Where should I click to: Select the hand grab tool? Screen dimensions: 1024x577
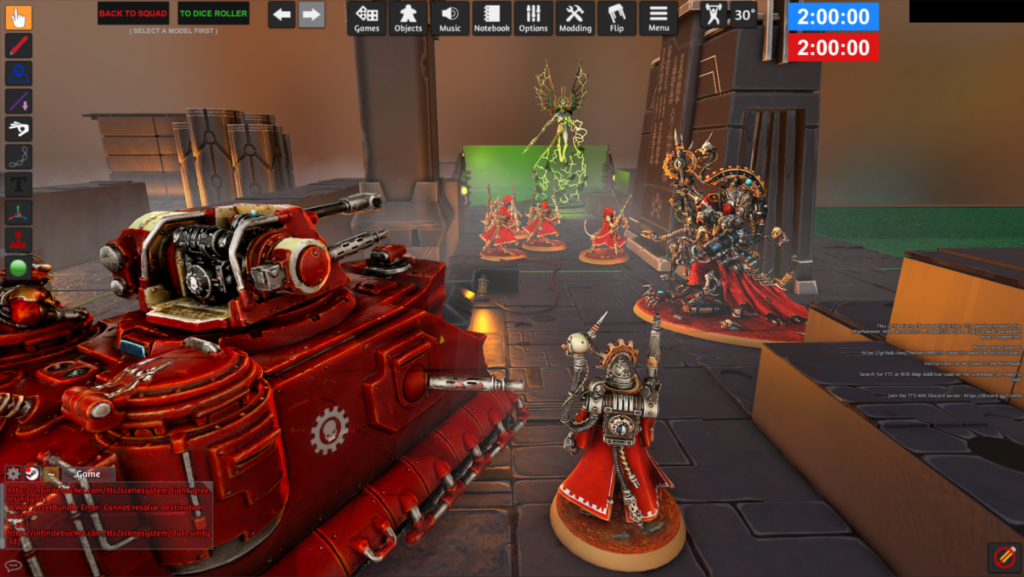point(19,18)
